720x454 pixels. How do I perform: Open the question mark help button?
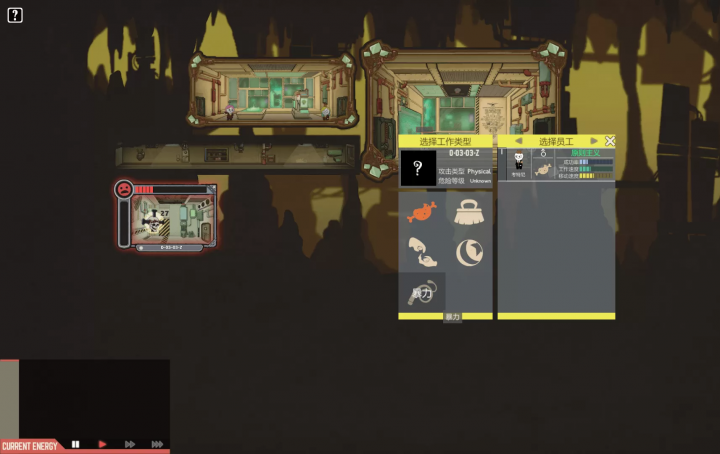tap(15, 15)
